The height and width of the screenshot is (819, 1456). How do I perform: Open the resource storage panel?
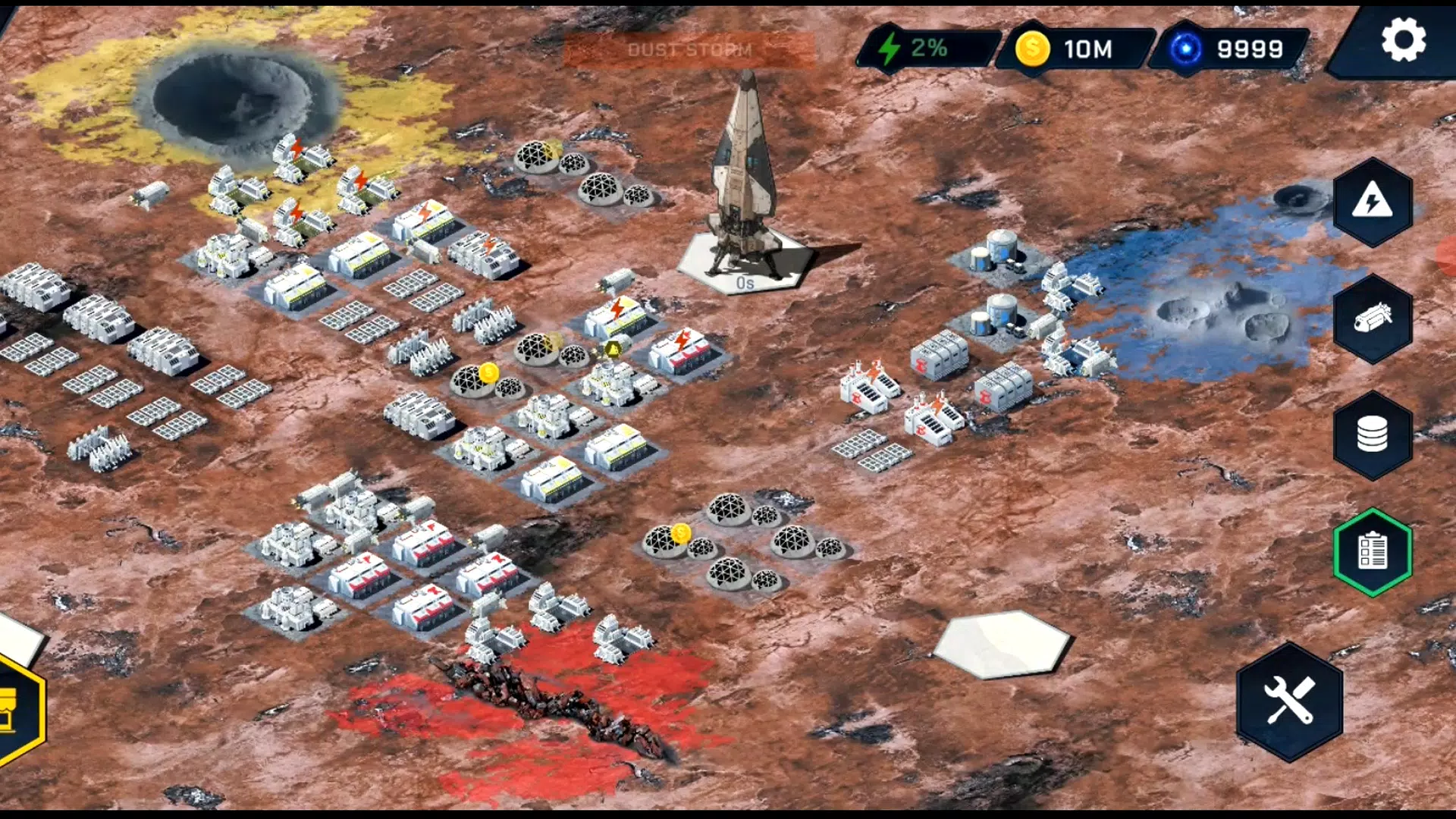[x=1373, y=432]
